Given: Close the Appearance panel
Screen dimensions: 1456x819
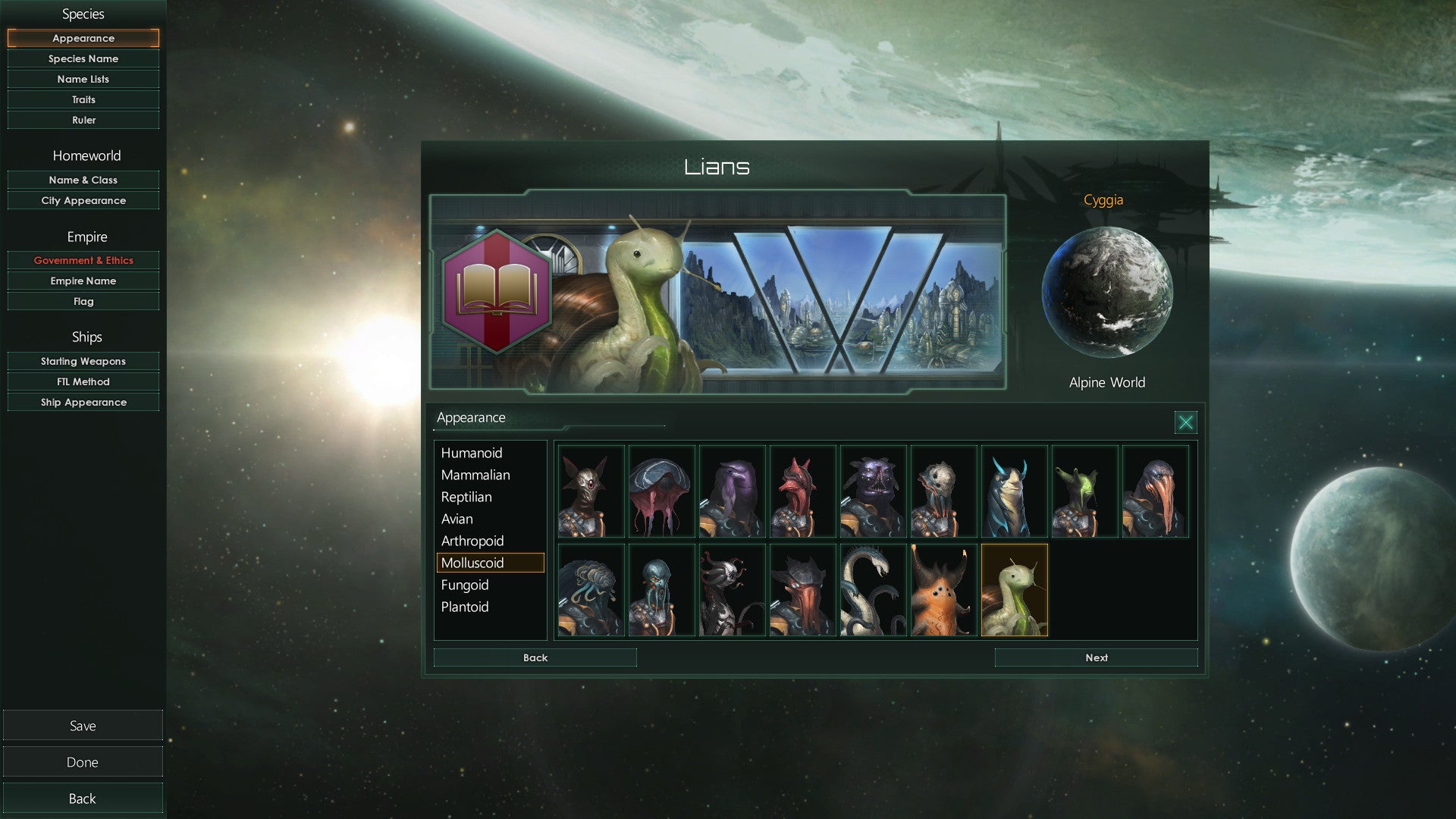Looking at the screenshot, I should point(1185,422).
